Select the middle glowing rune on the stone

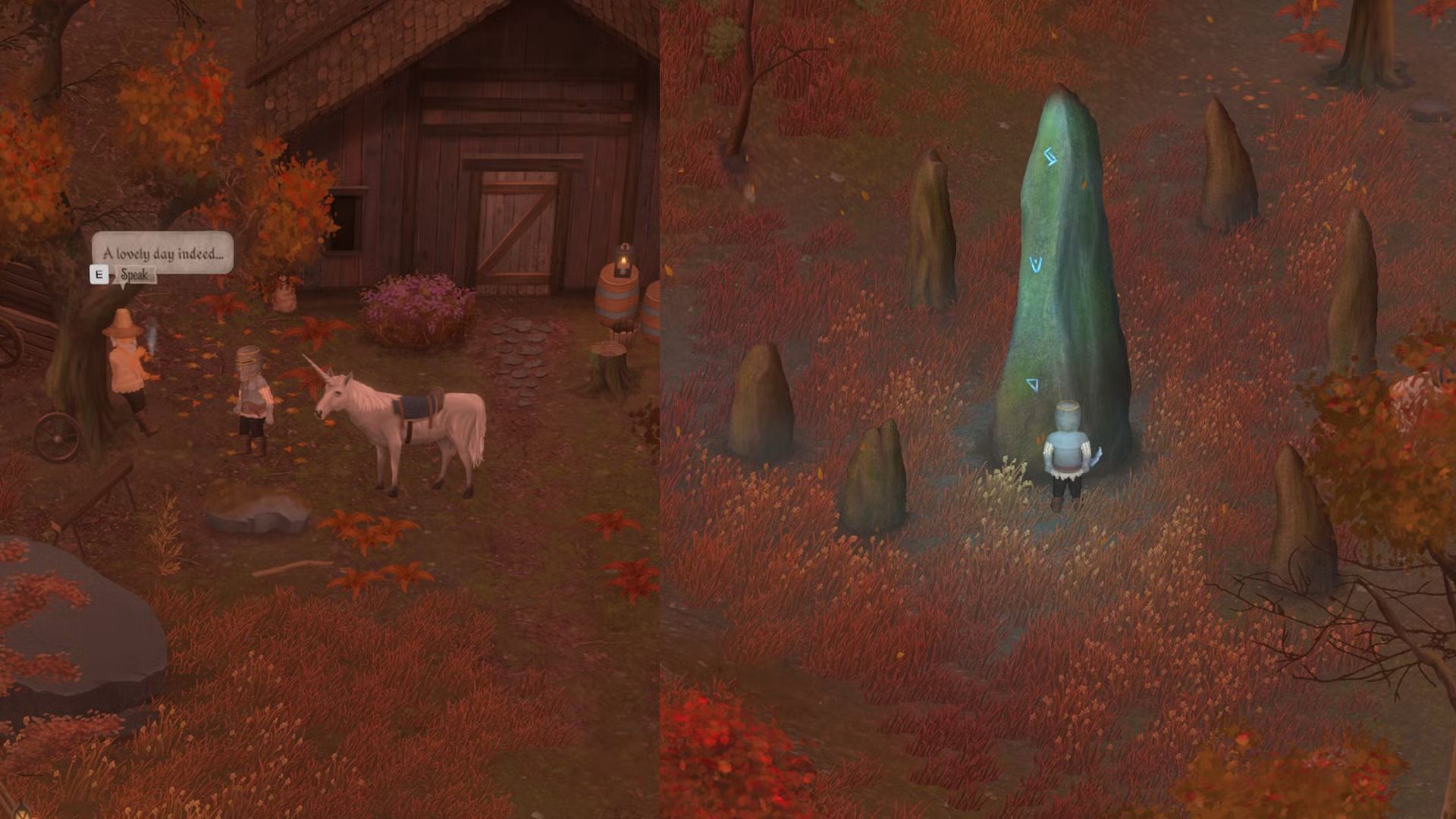pyautogui.click(x=1034, y=265)
